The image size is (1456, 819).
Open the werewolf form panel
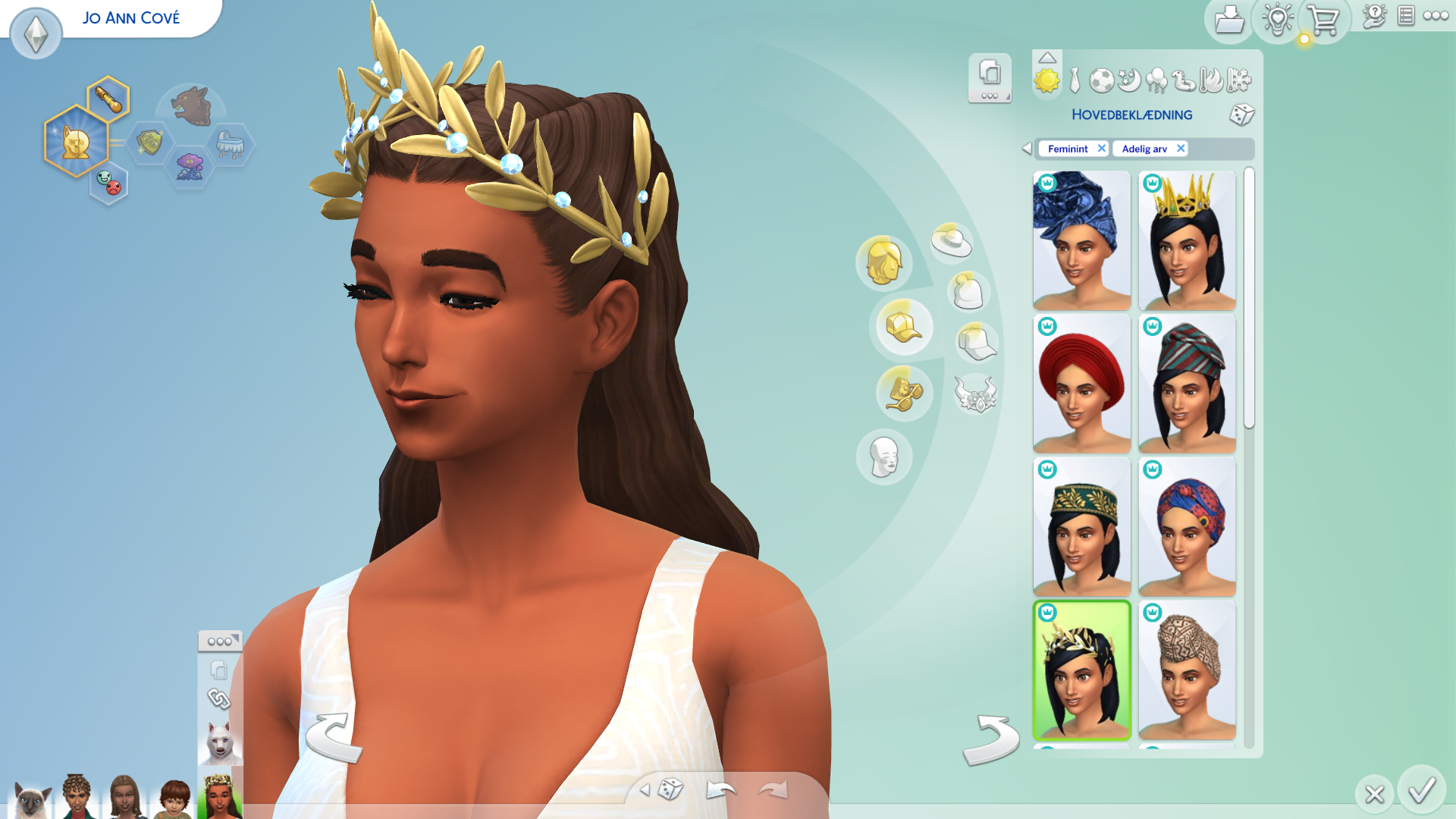pyautogui.click(x=220, y=742)
